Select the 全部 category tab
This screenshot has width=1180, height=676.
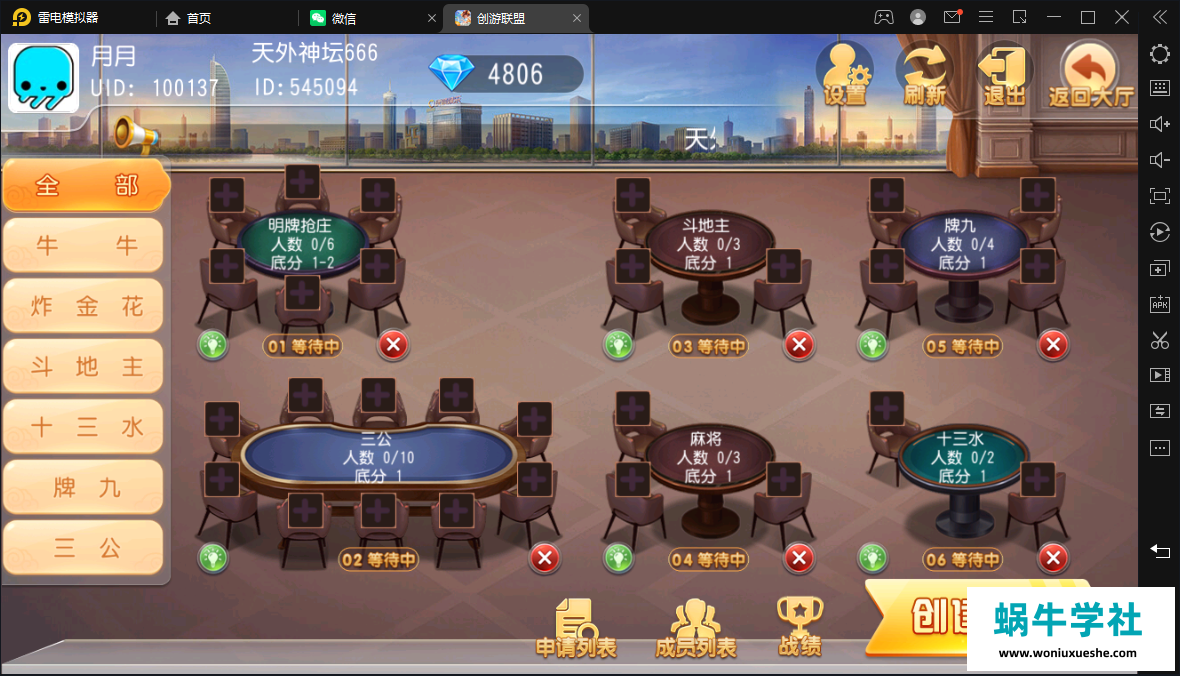pos(85,186)
